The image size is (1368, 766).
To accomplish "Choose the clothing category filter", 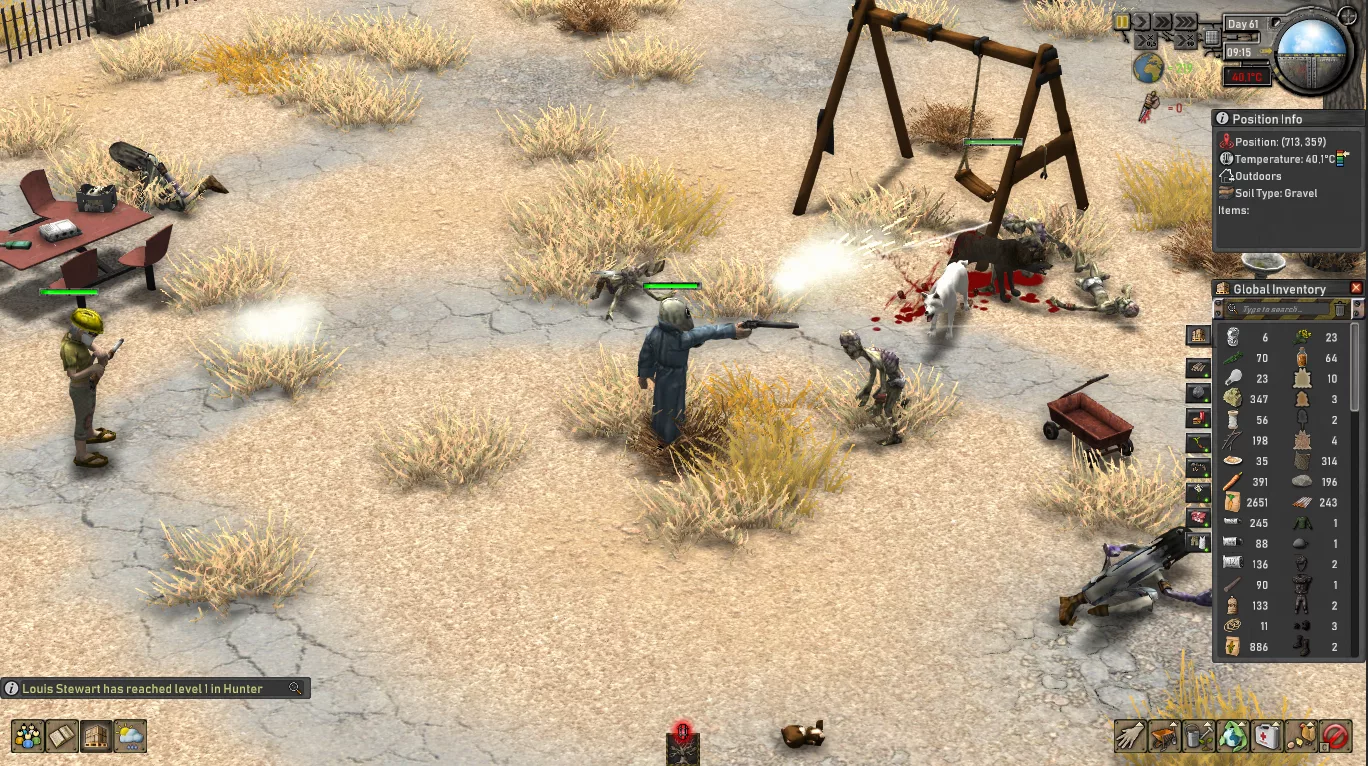I will tap(1198, 542).
